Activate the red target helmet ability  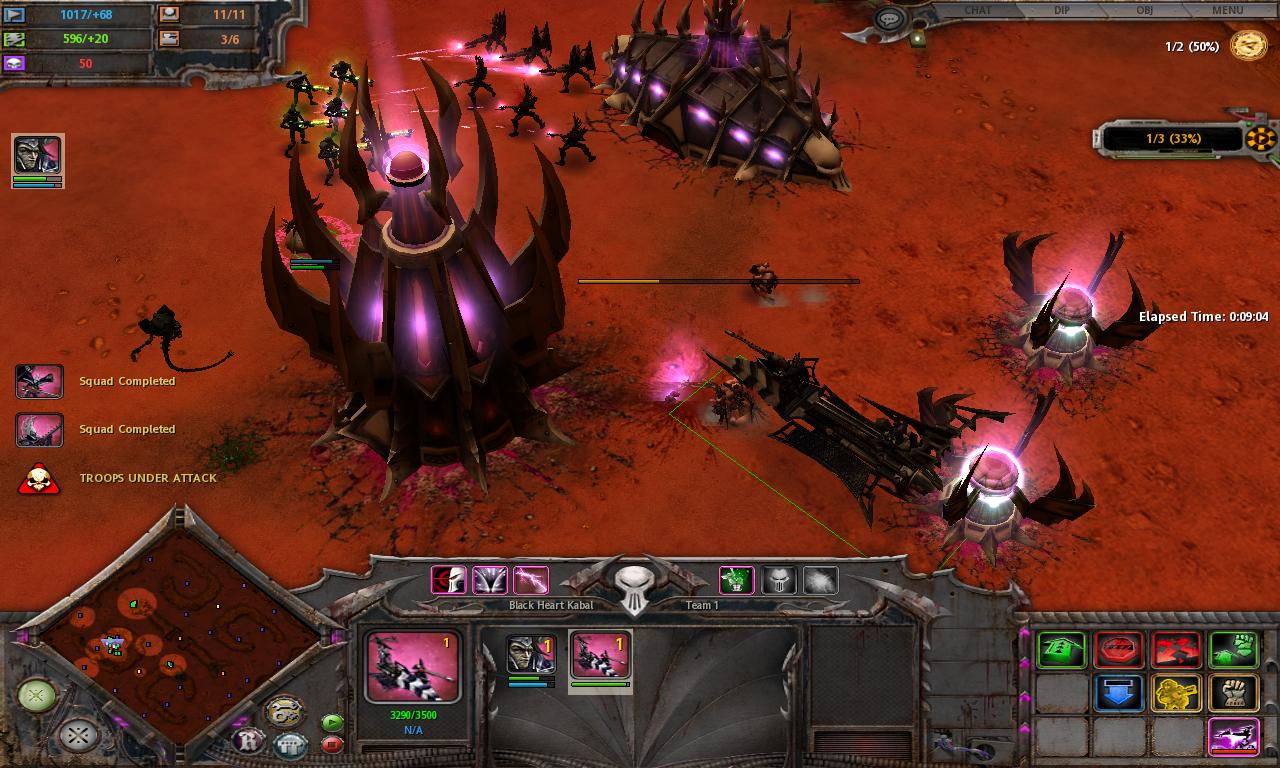point(449,579)
